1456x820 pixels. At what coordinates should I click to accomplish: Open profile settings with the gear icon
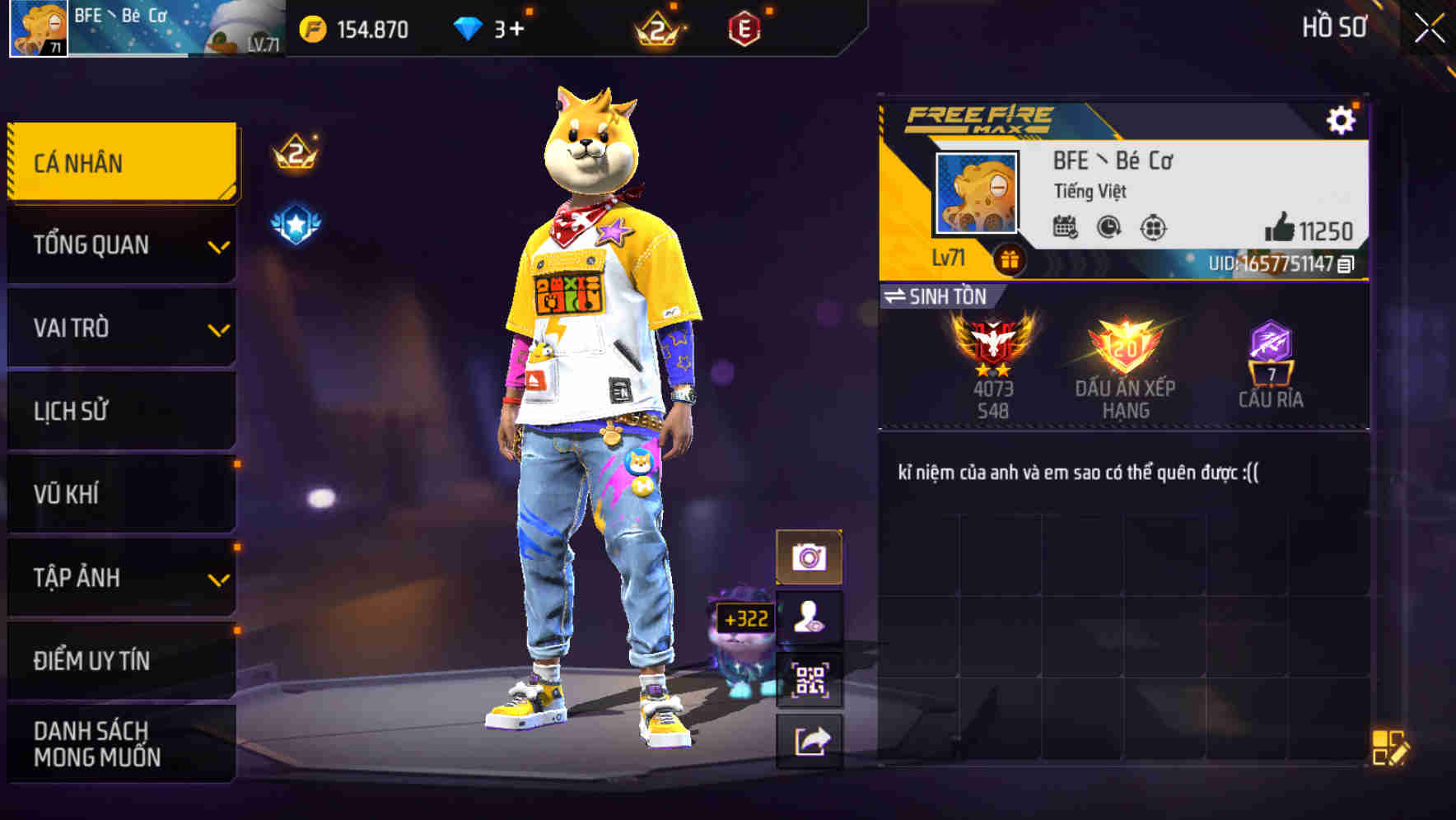click(1342, 119)
